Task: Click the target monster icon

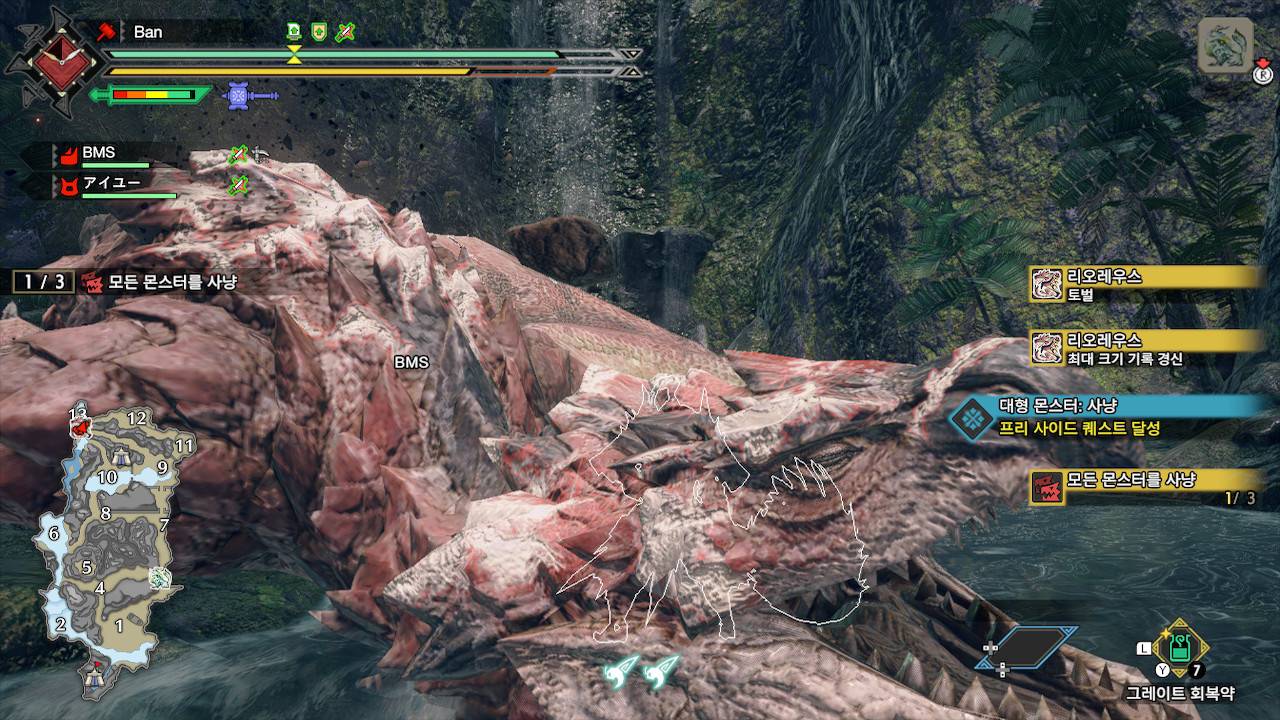Action: 1225,46
